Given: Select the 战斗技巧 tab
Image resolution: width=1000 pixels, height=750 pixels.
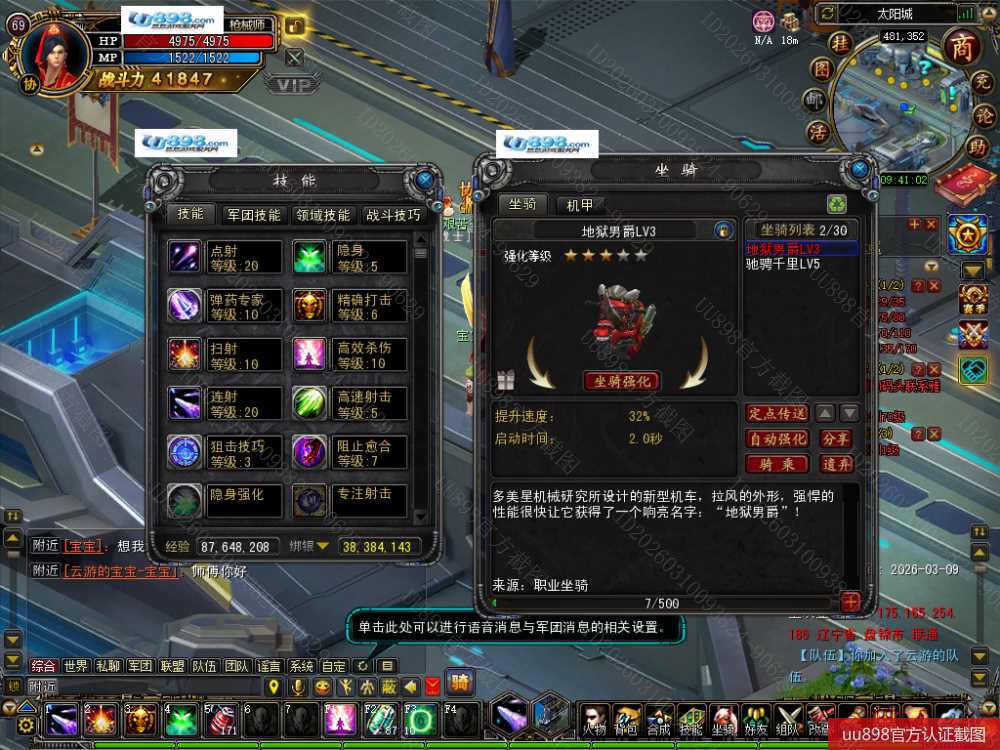Looking at the screenshot, I should 393,214.
